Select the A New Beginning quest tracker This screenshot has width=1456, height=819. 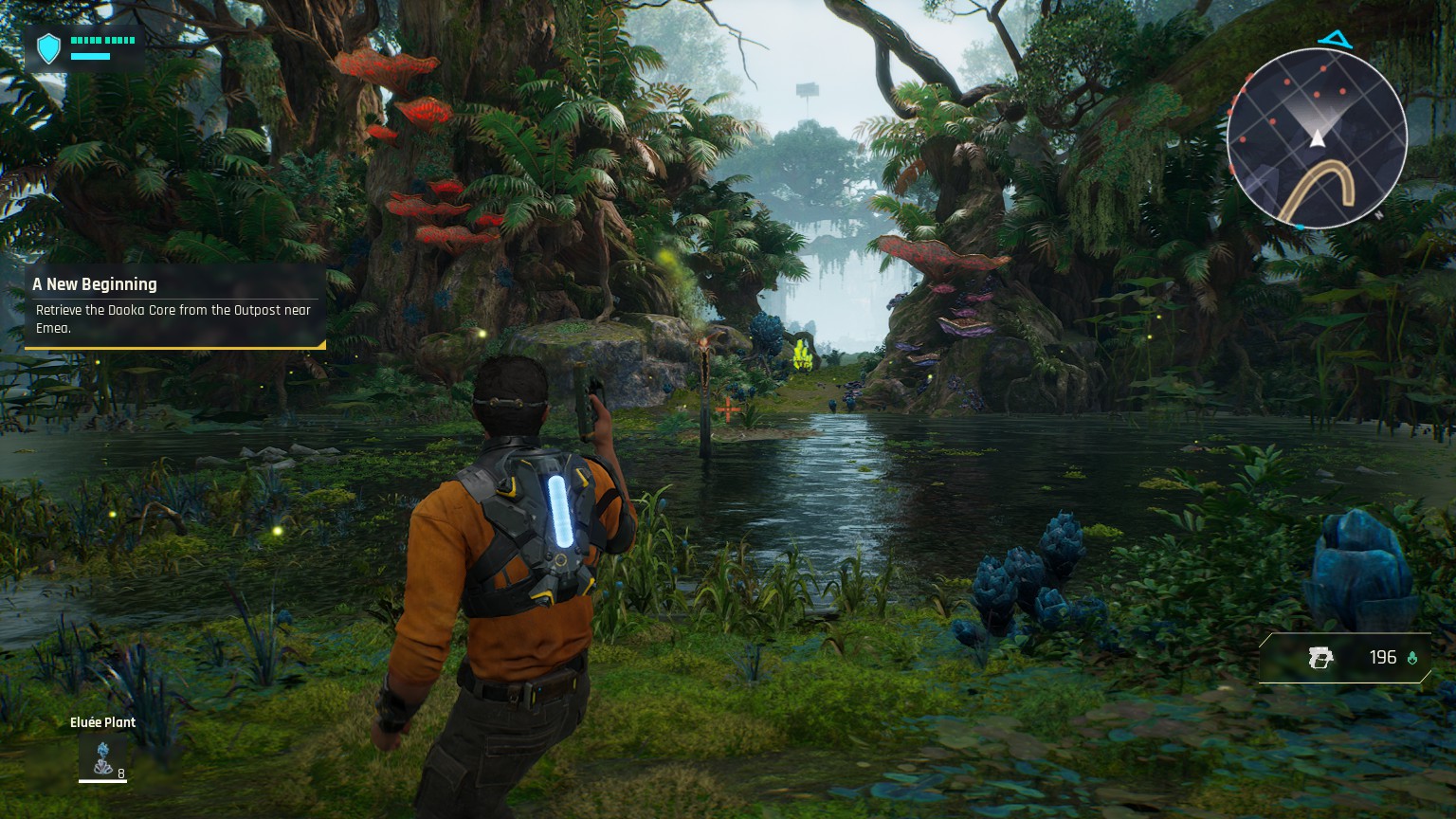[x=175, y=306]
